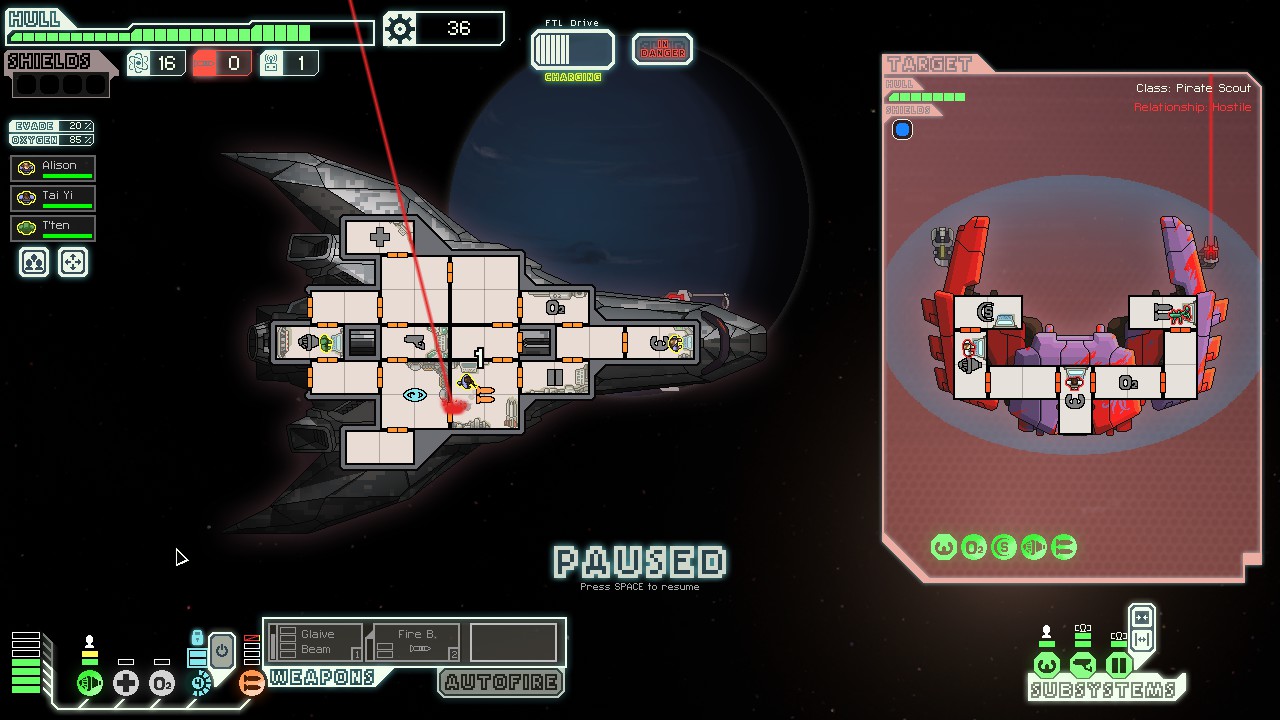1280x720 pixels.
Task: Save the current crew positions
Action: (x=35, y=262)
